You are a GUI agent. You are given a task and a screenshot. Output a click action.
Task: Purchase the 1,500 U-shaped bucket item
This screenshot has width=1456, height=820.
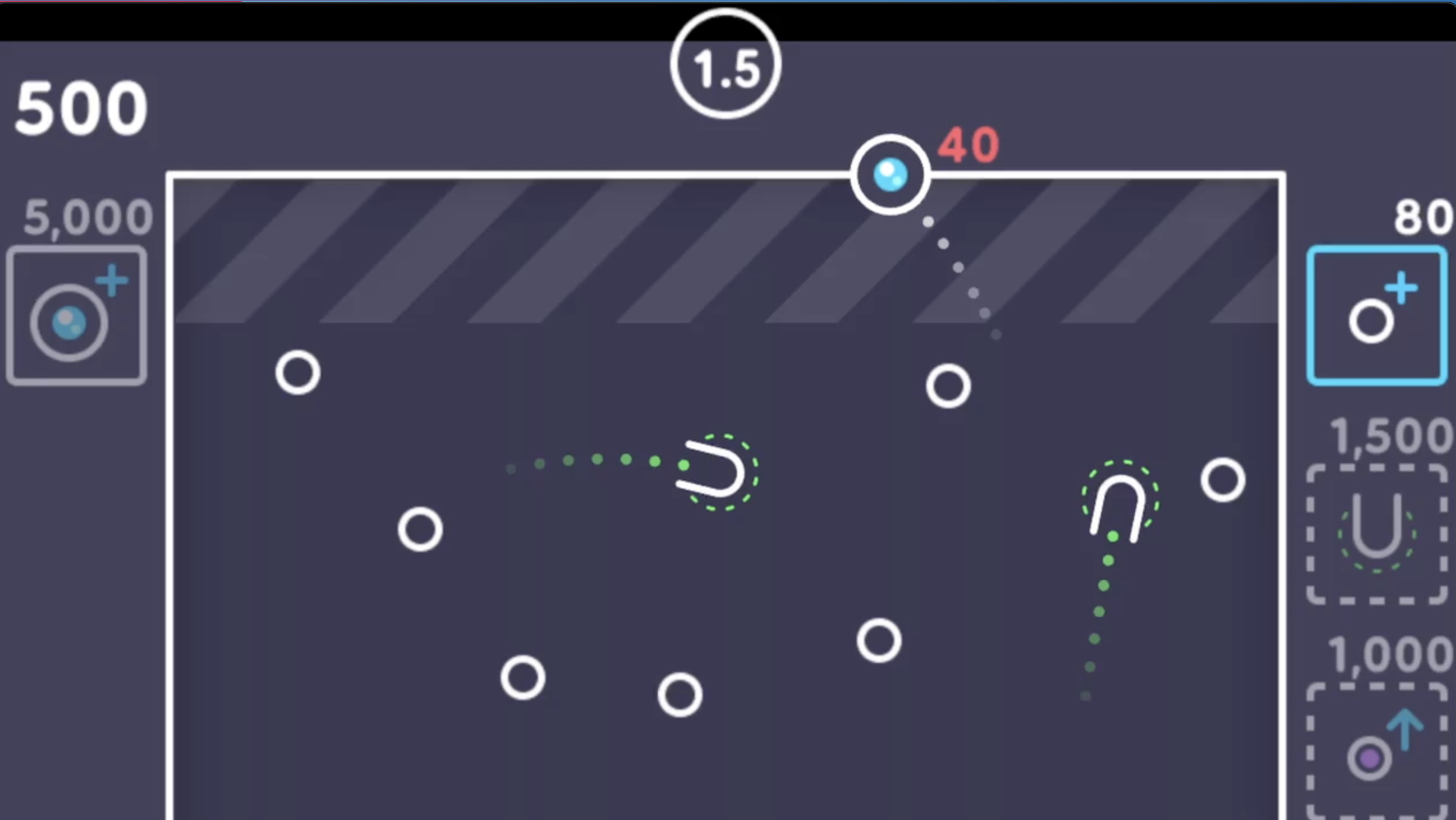[1377, 533]
